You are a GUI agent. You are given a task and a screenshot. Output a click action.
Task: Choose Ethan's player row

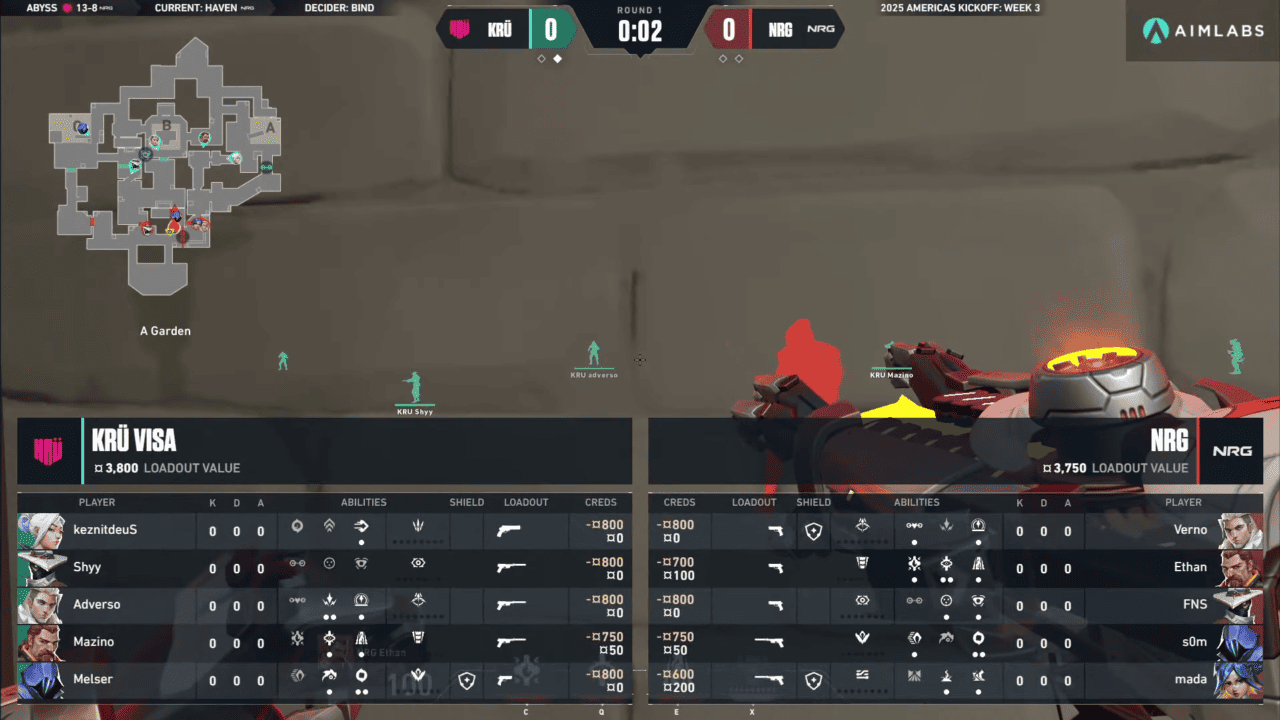coord(955,567)
